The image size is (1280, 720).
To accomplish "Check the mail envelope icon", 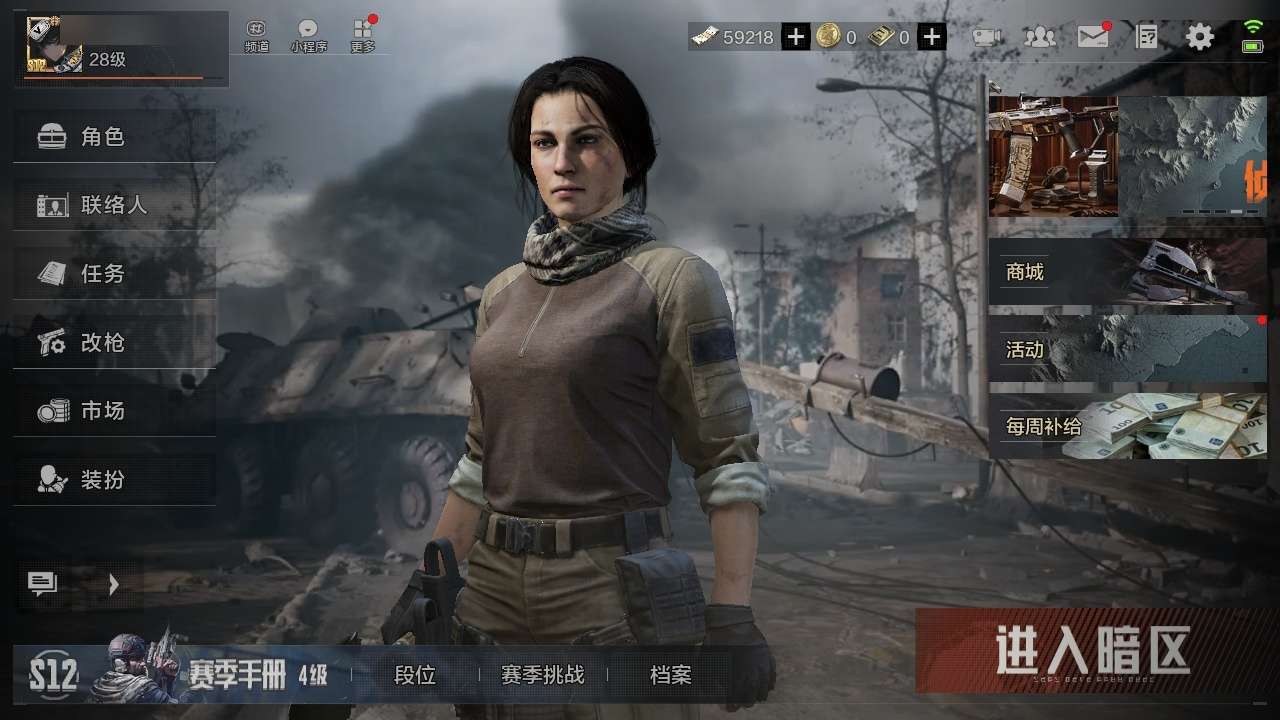I will (x=1093, y=38).
